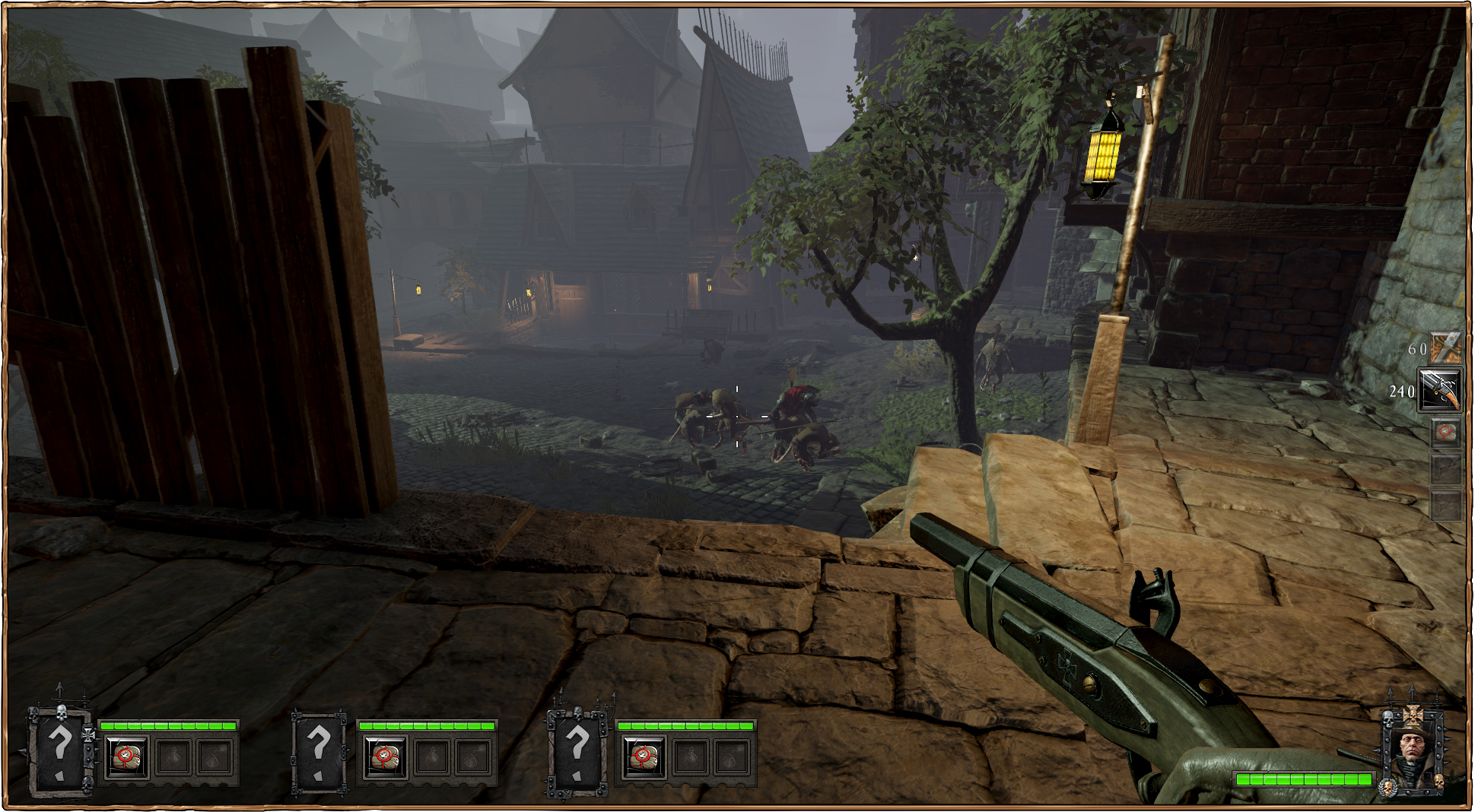Click the ammo count reading 240
The image size is (1475, 812).
point(1403,392)
